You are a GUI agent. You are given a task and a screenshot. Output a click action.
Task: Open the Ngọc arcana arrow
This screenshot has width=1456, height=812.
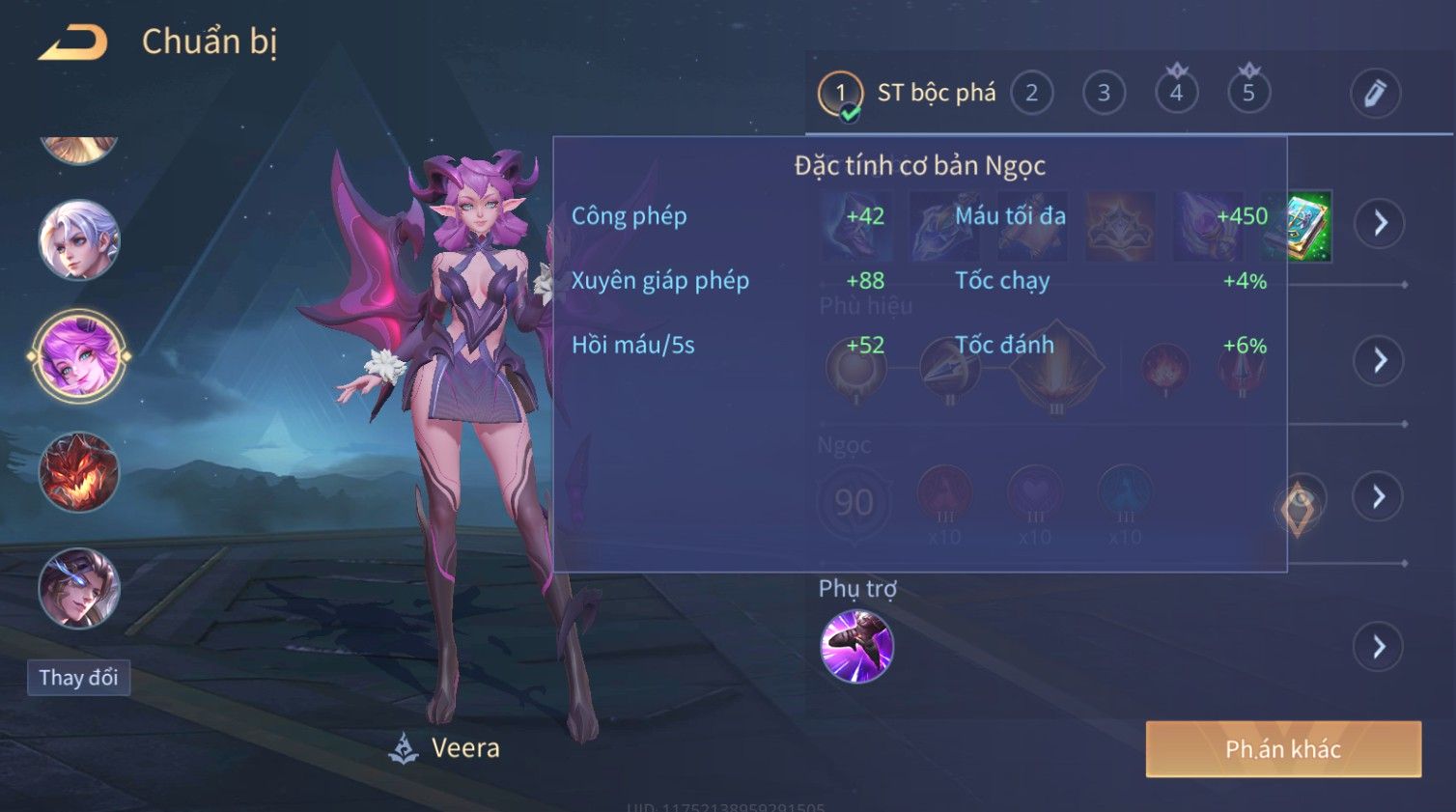[1380, 496]
